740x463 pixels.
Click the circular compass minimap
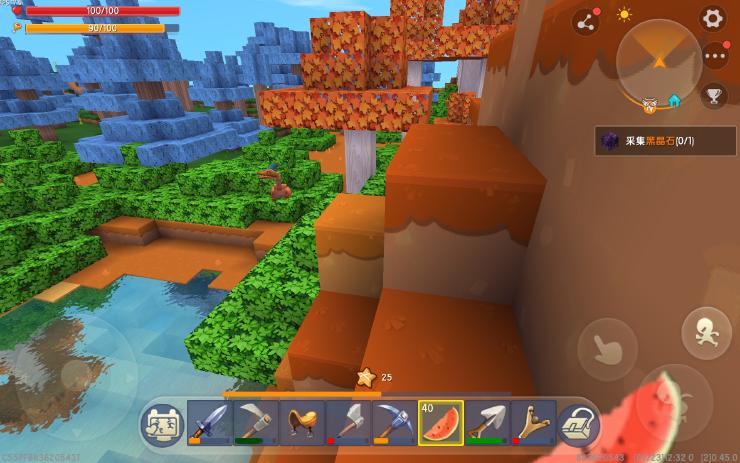coord(658,61)
